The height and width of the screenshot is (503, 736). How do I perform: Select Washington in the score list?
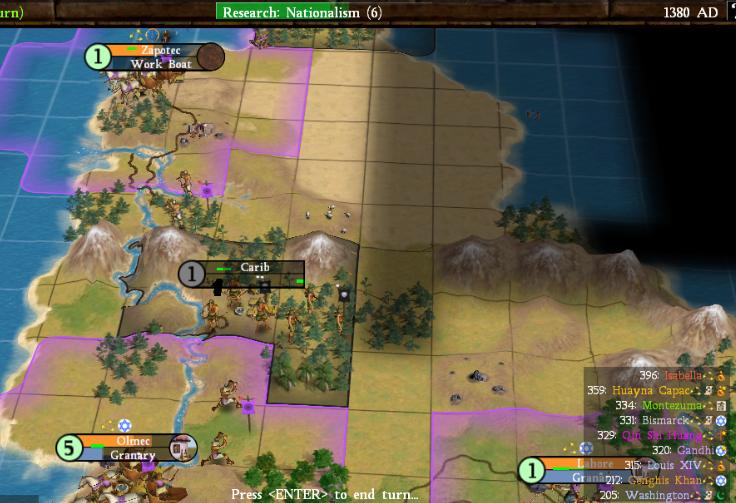click(668, 495)
